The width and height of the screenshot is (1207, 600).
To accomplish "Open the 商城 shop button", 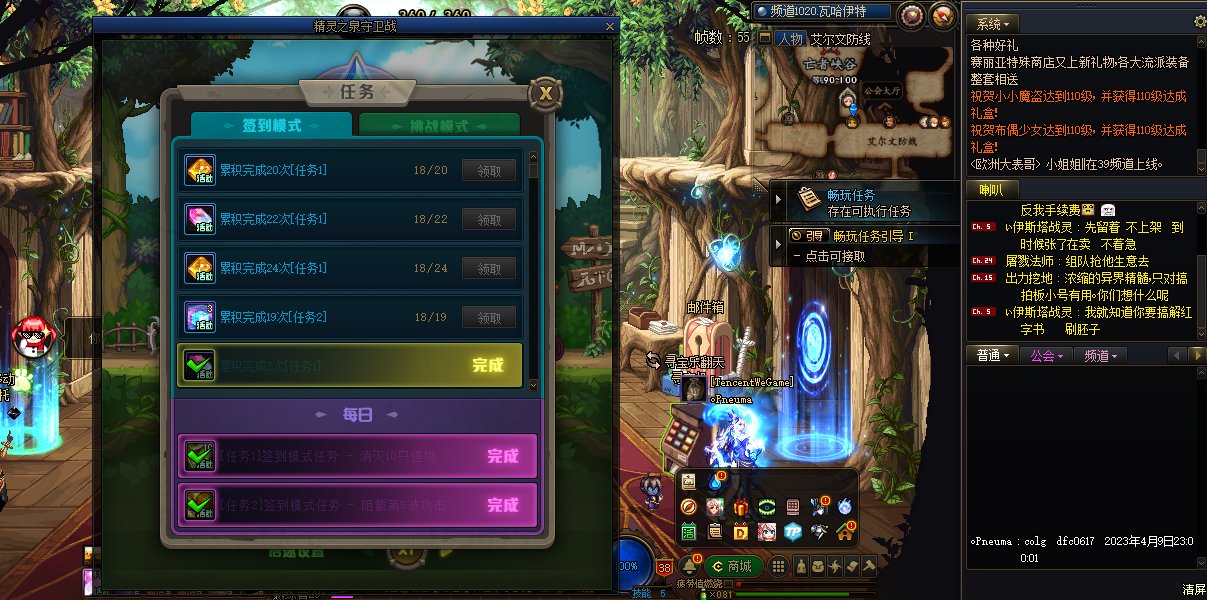I will coord(730,566).
